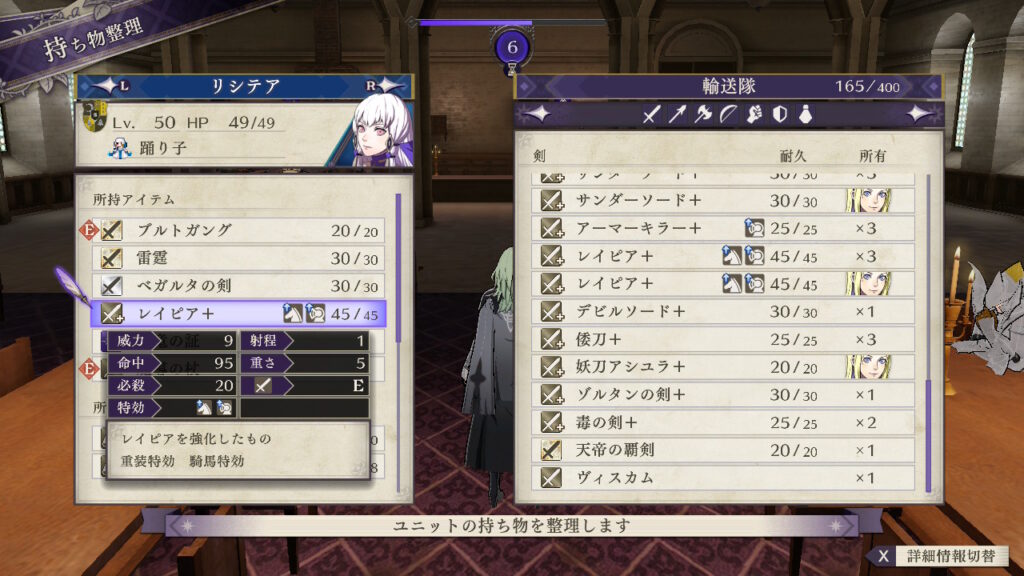Choose ベガルタの剣 from held items

pos(240,286)
